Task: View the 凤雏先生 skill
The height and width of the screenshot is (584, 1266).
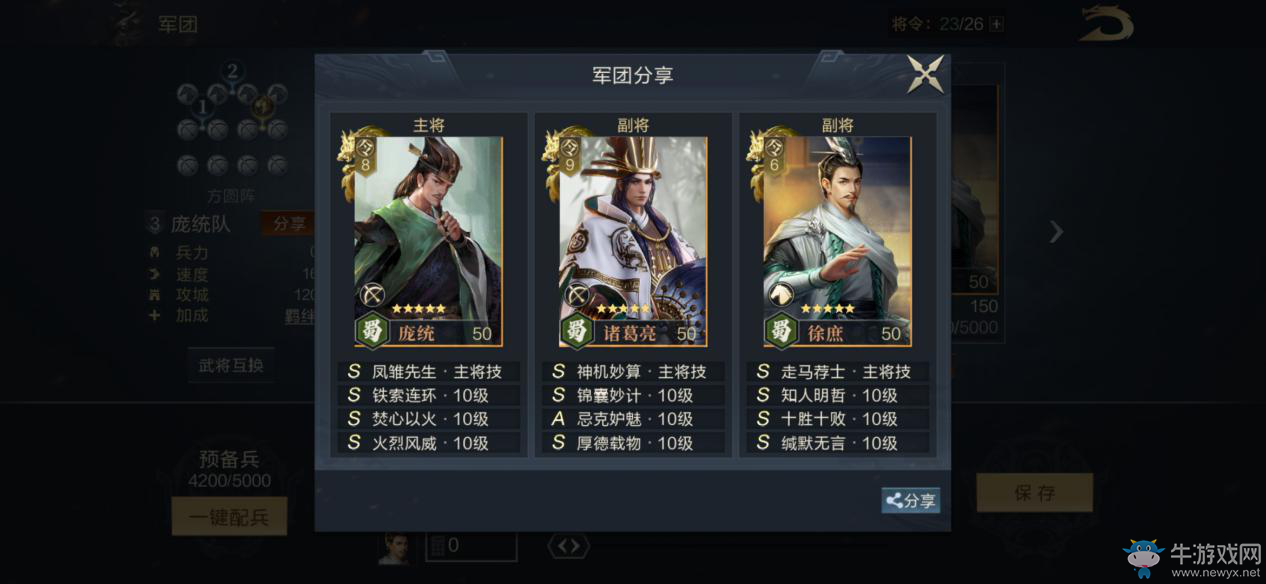Action: tap(429, 371)
